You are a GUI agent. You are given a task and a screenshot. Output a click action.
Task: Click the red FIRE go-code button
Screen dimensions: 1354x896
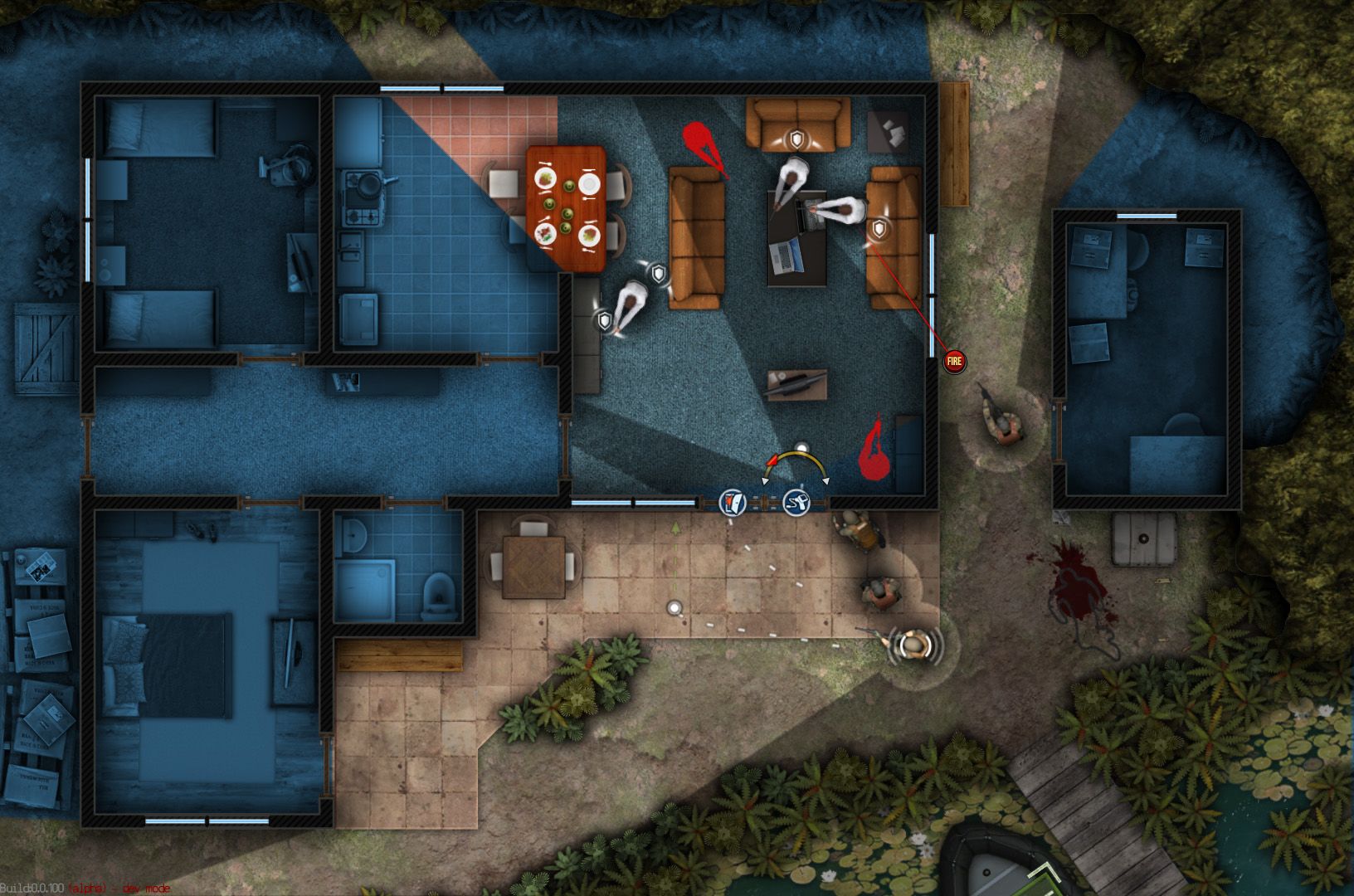coord(954,361)
